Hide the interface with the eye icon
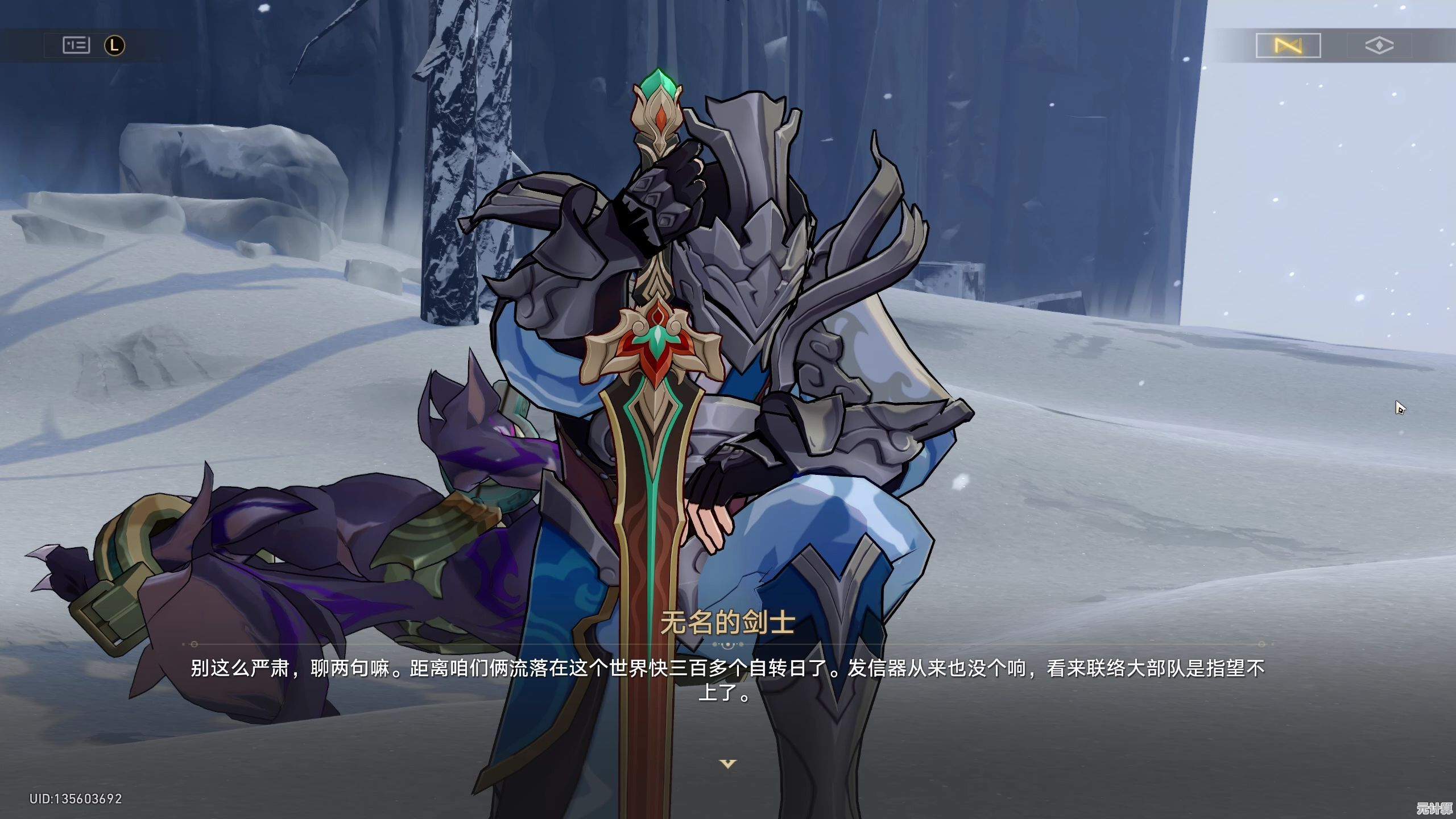The width and height of the screenshot is (1456, 819). pos(1379,45)
